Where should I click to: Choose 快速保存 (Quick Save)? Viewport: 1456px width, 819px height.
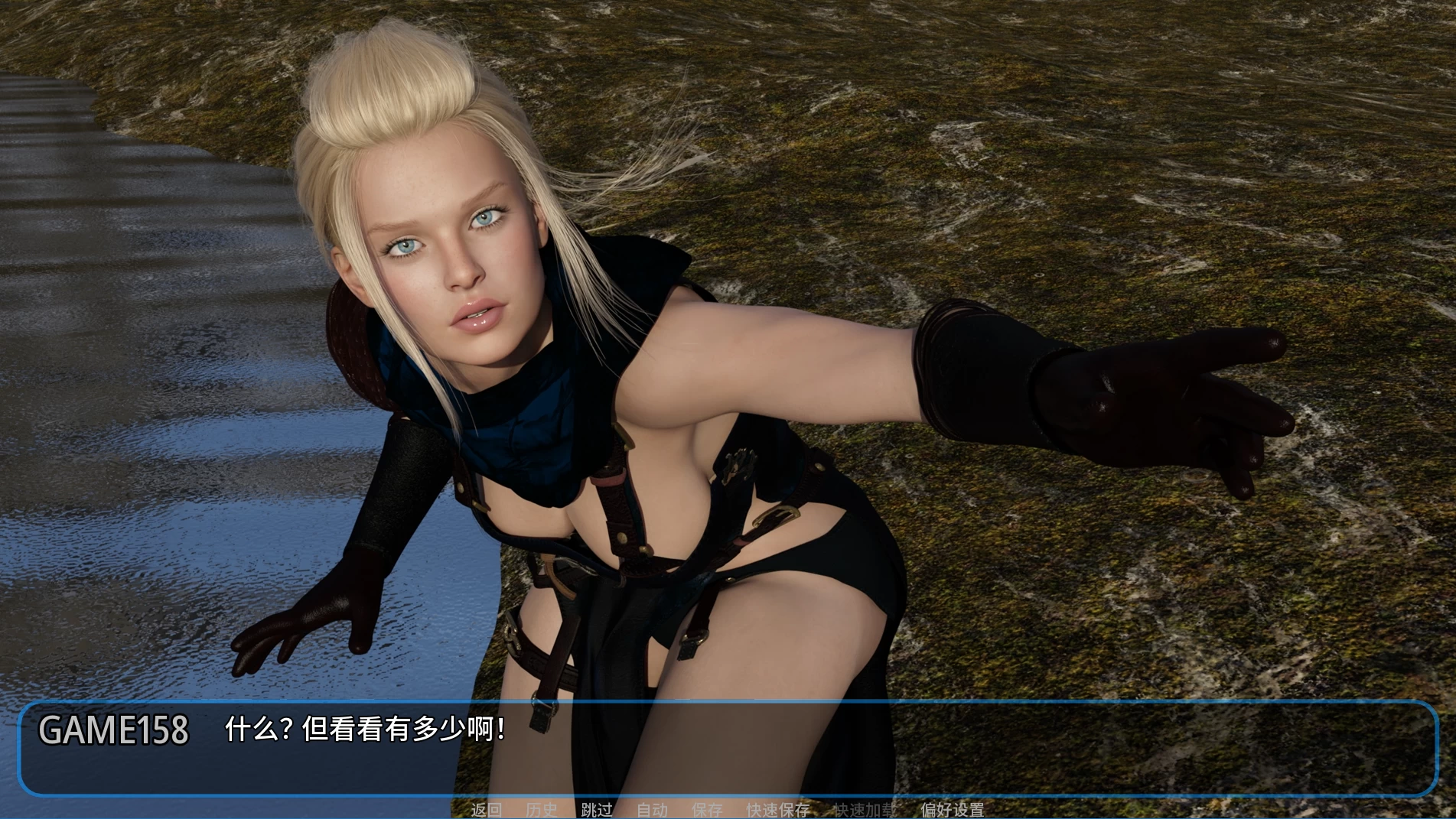[778, 810]
